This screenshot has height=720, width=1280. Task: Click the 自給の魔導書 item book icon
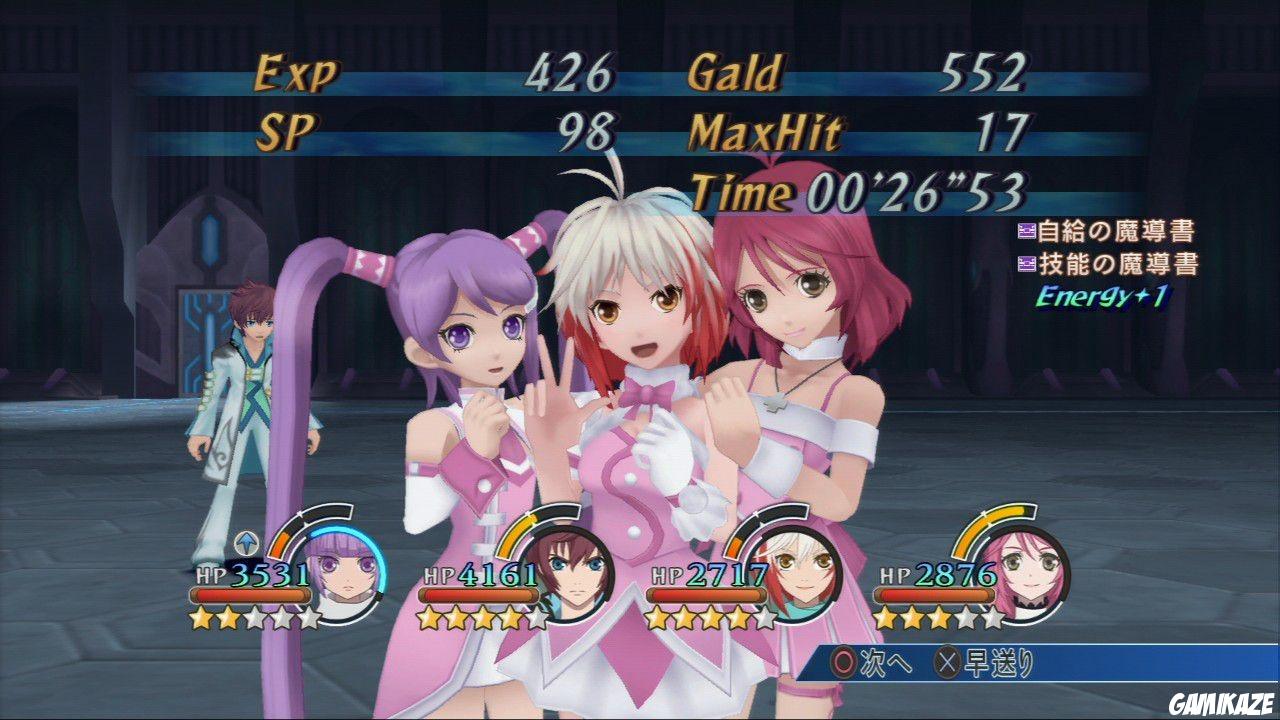pos(1026,231)
